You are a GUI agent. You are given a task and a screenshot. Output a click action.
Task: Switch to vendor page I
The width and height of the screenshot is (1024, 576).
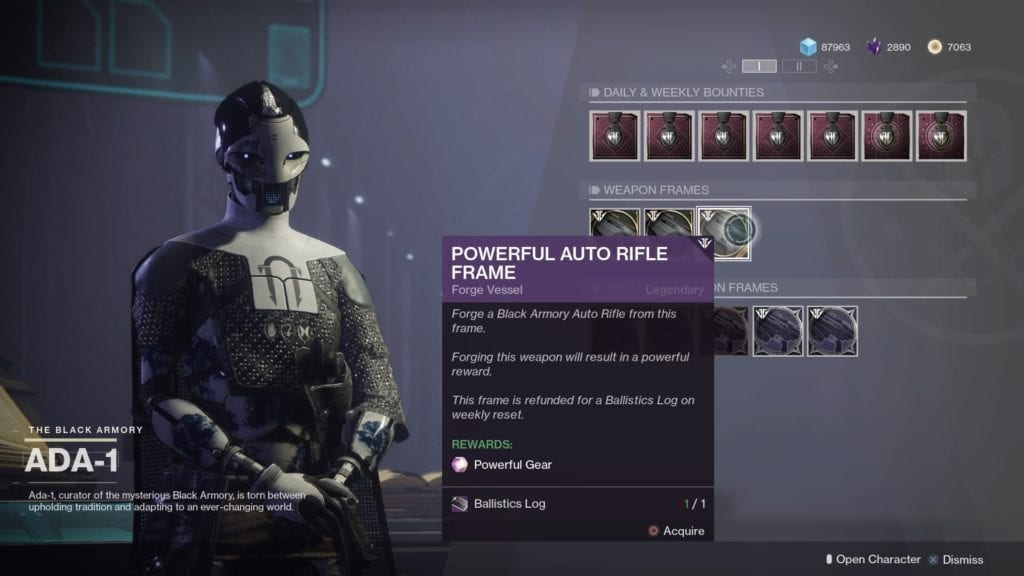(759, 66)
